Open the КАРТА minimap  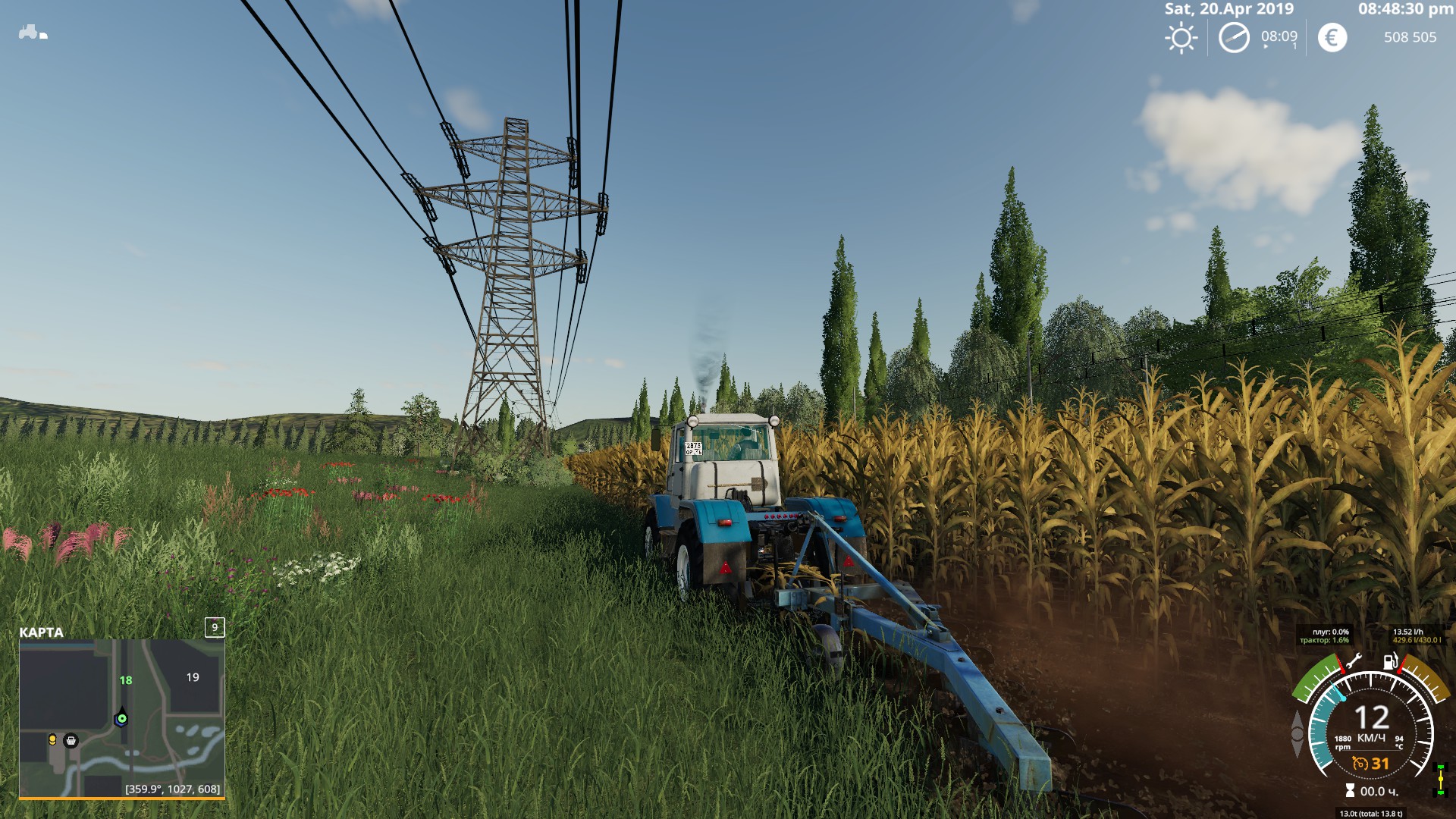point(121,717)
